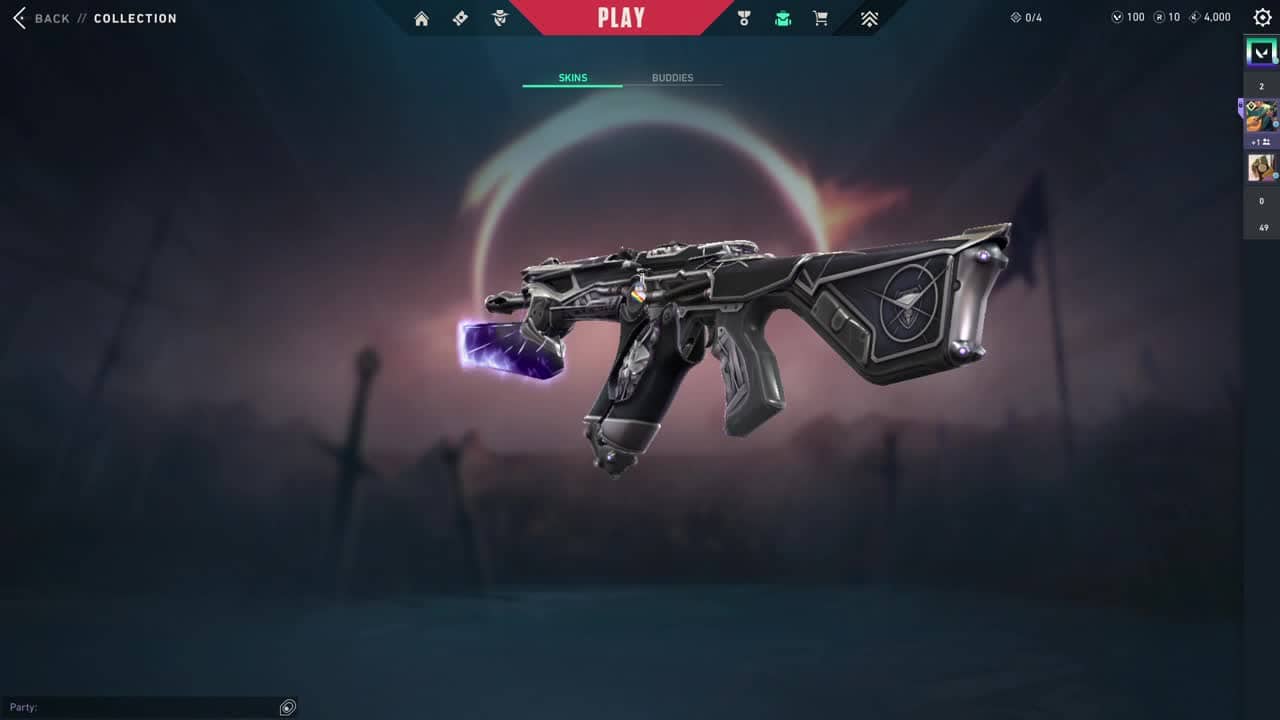Open the Battlepass ticket icon
Screen dimensions: 1280x720
460,18
